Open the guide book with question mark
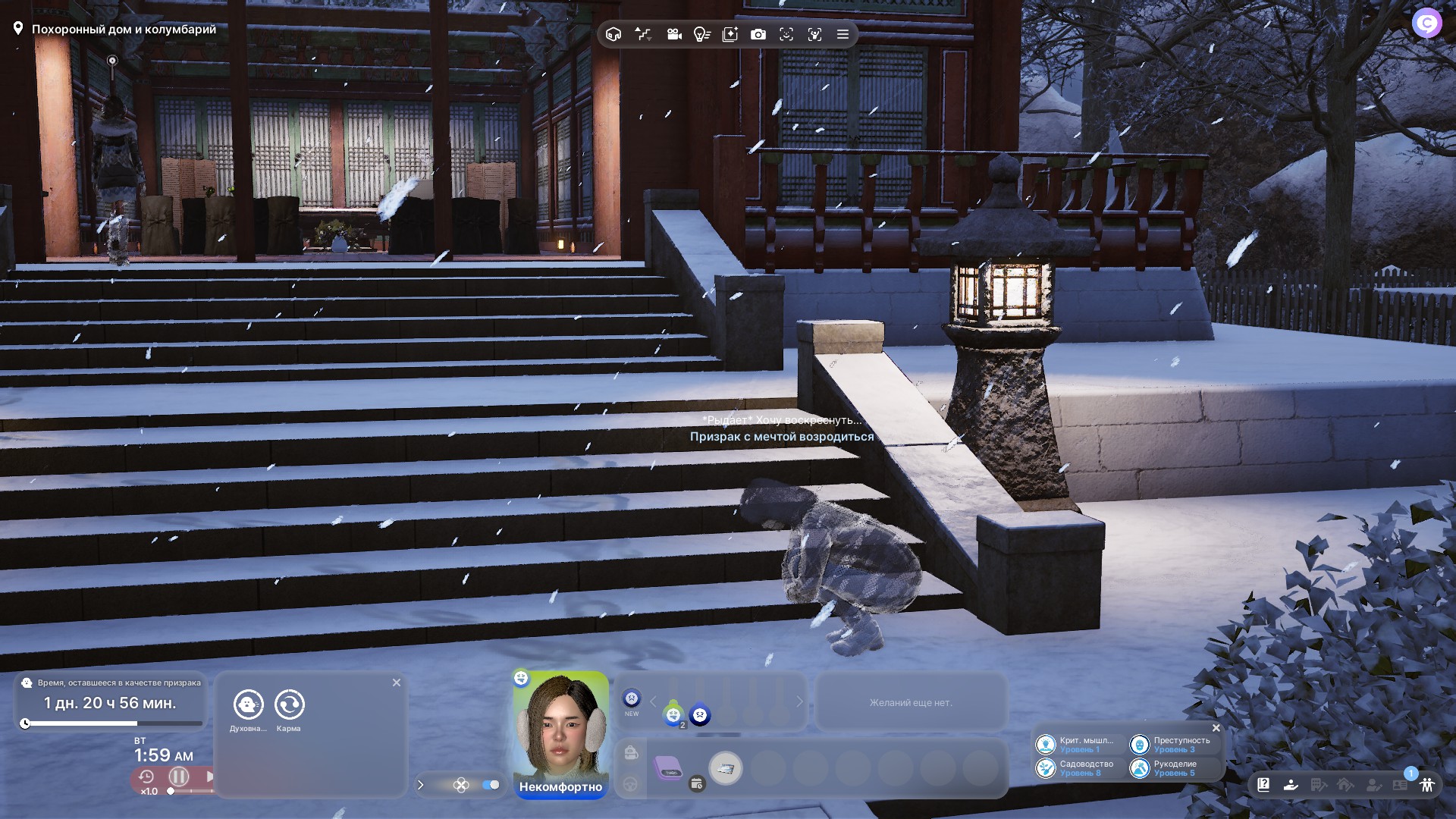 pos(1263,785)
